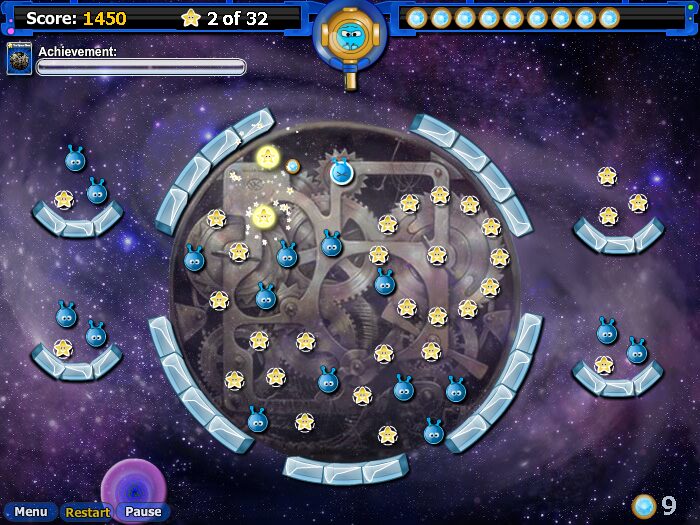Viewport: 700px width, 525px height.
Task: Click the Achievement thumbnail icon
Action: (x=19, y=59)
